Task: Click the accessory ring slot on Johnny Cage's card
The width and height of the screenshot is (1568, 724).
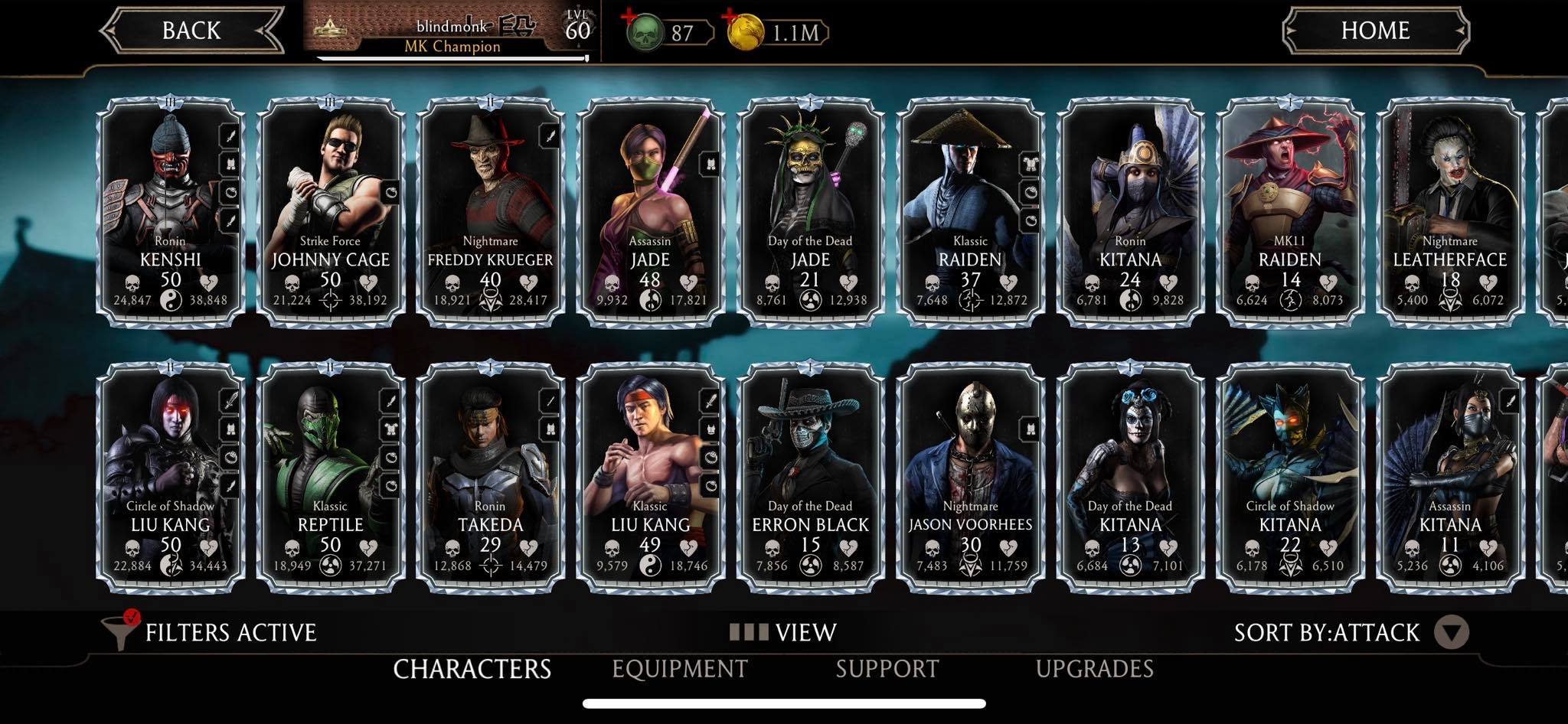Action: click(x=393, y=194)
